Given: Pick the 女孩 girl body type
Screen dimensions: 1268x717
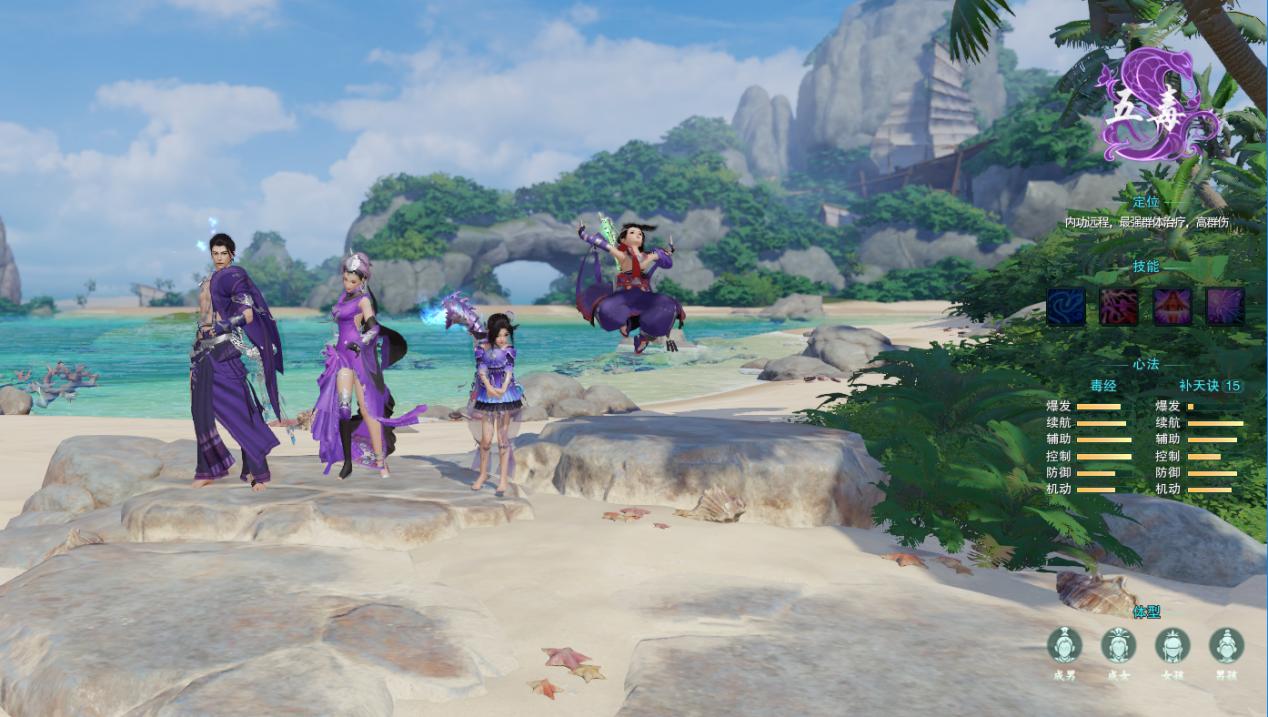Looking at the screenshot, I should [1172, 646].
